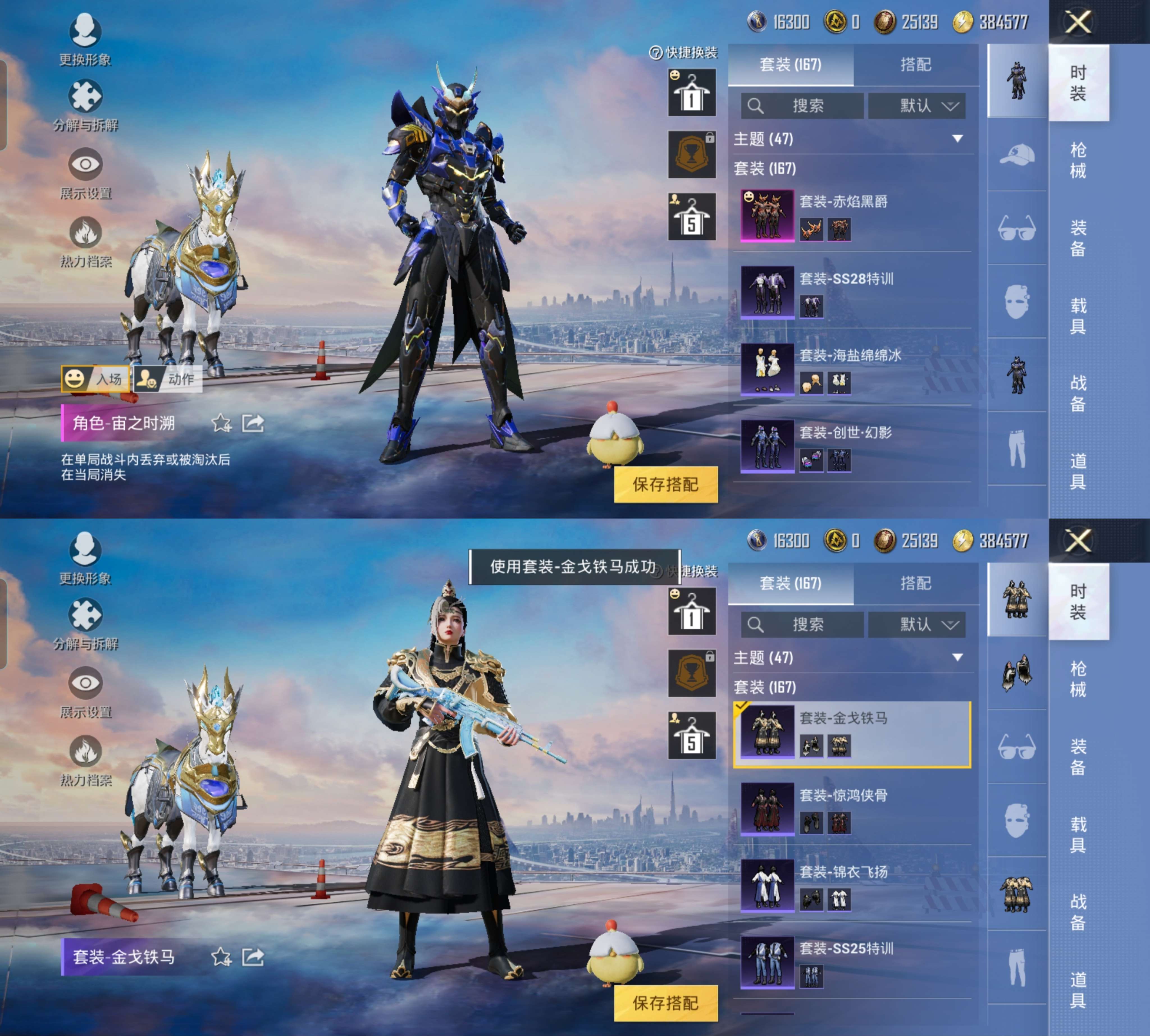Viewport: 1150px width, 1036px height.
Task: Open the sort dropdown in the bottom outfit panel
Action: tap(917, 625)
